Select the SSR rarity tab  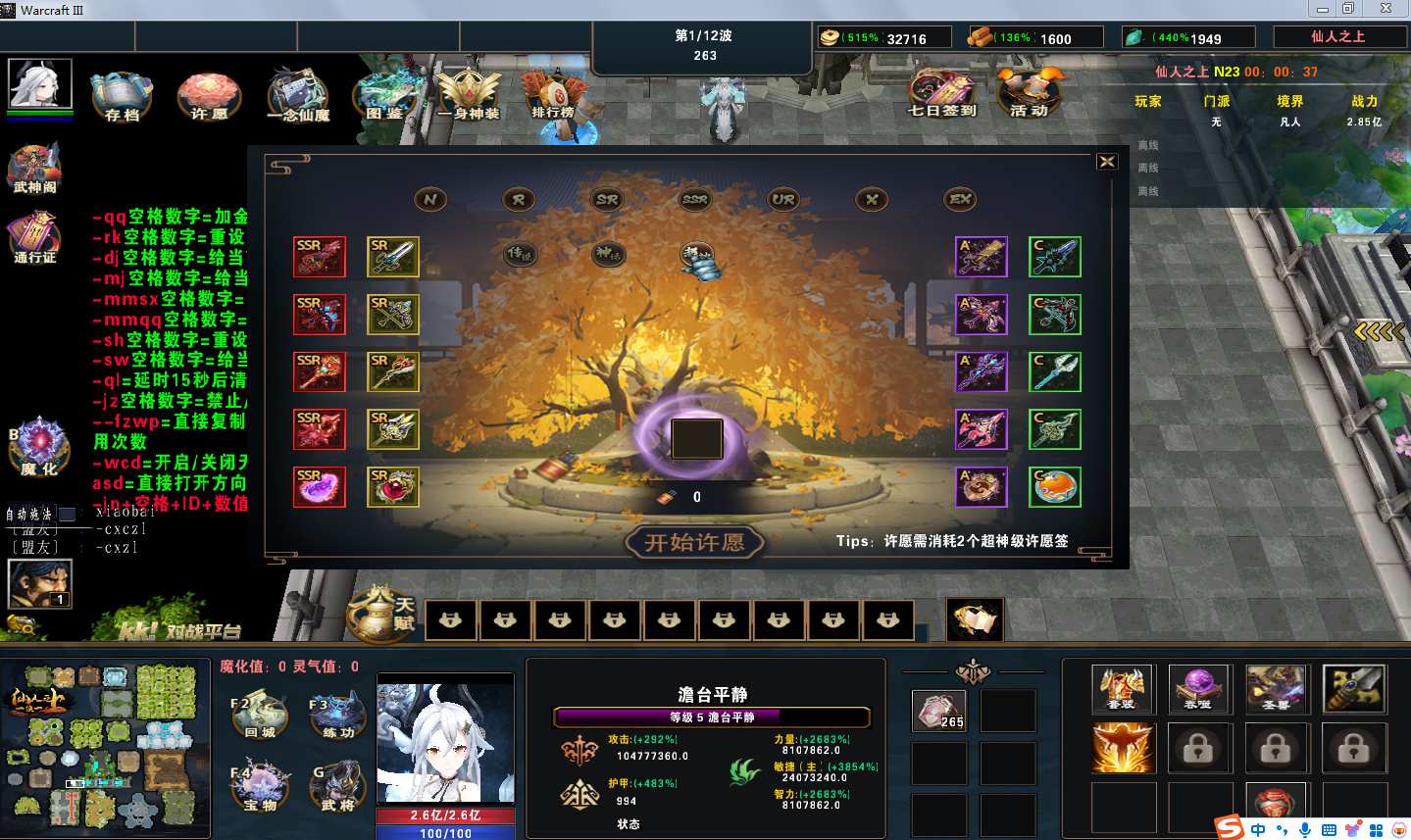694,200
